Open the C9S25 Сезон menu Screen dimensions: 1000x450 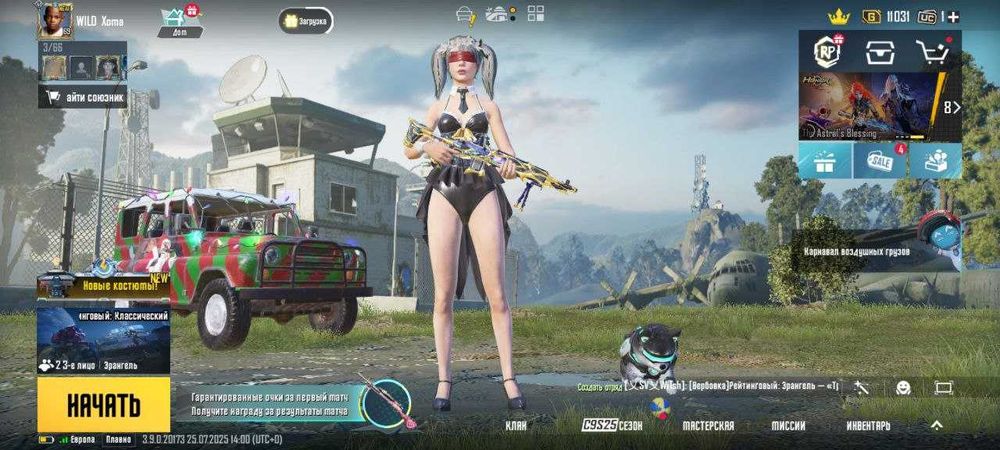coord(613,425)
